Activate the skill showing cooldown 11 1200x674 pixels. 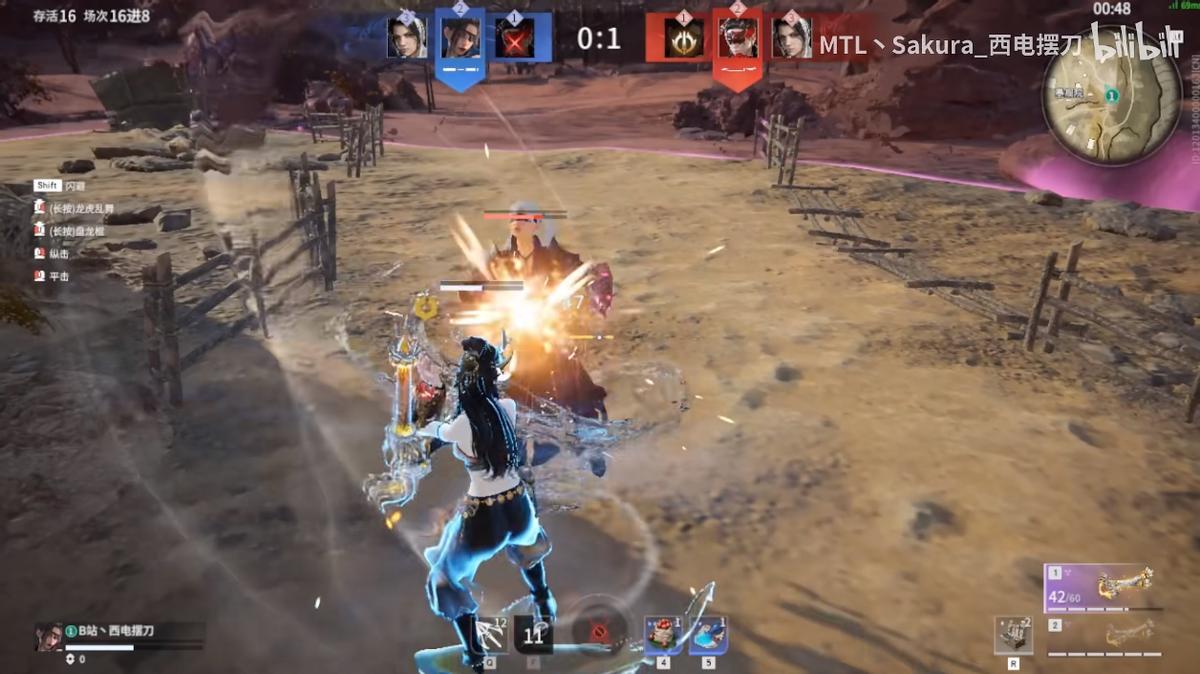[x=533, y=634]
